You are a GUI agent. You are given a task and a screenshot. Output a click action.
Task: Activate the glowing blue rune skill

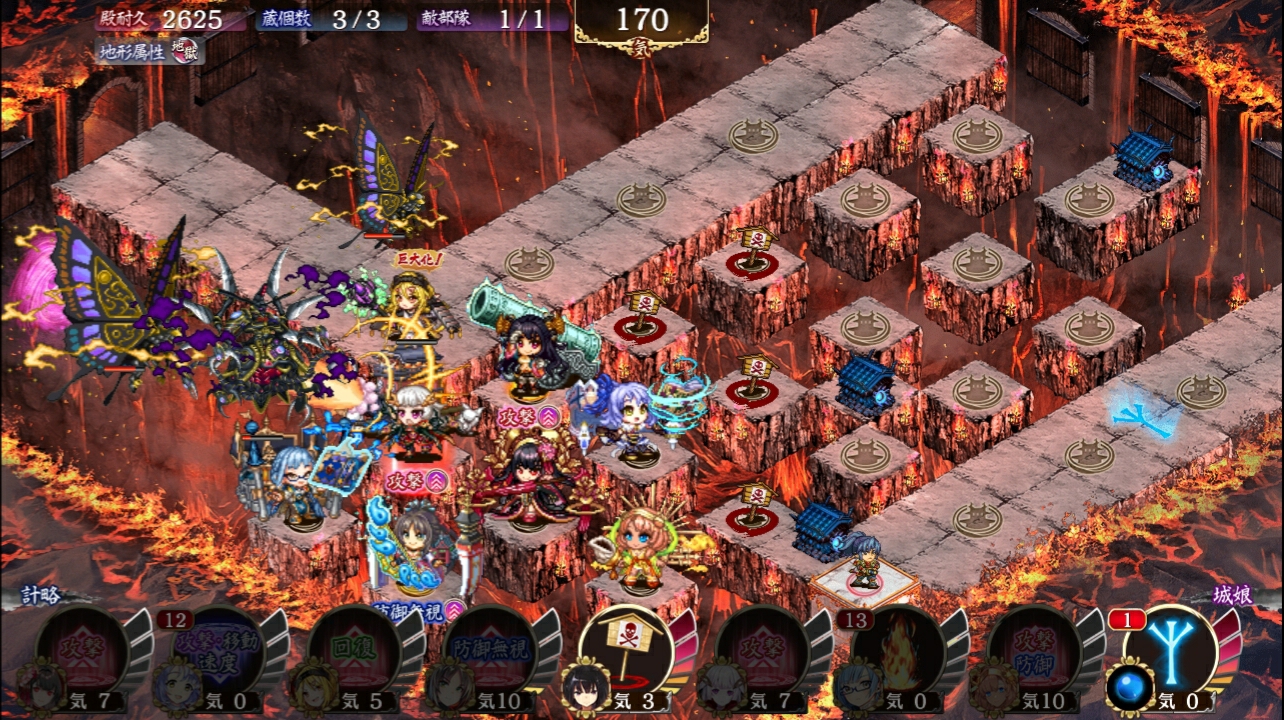point(1171,646)
